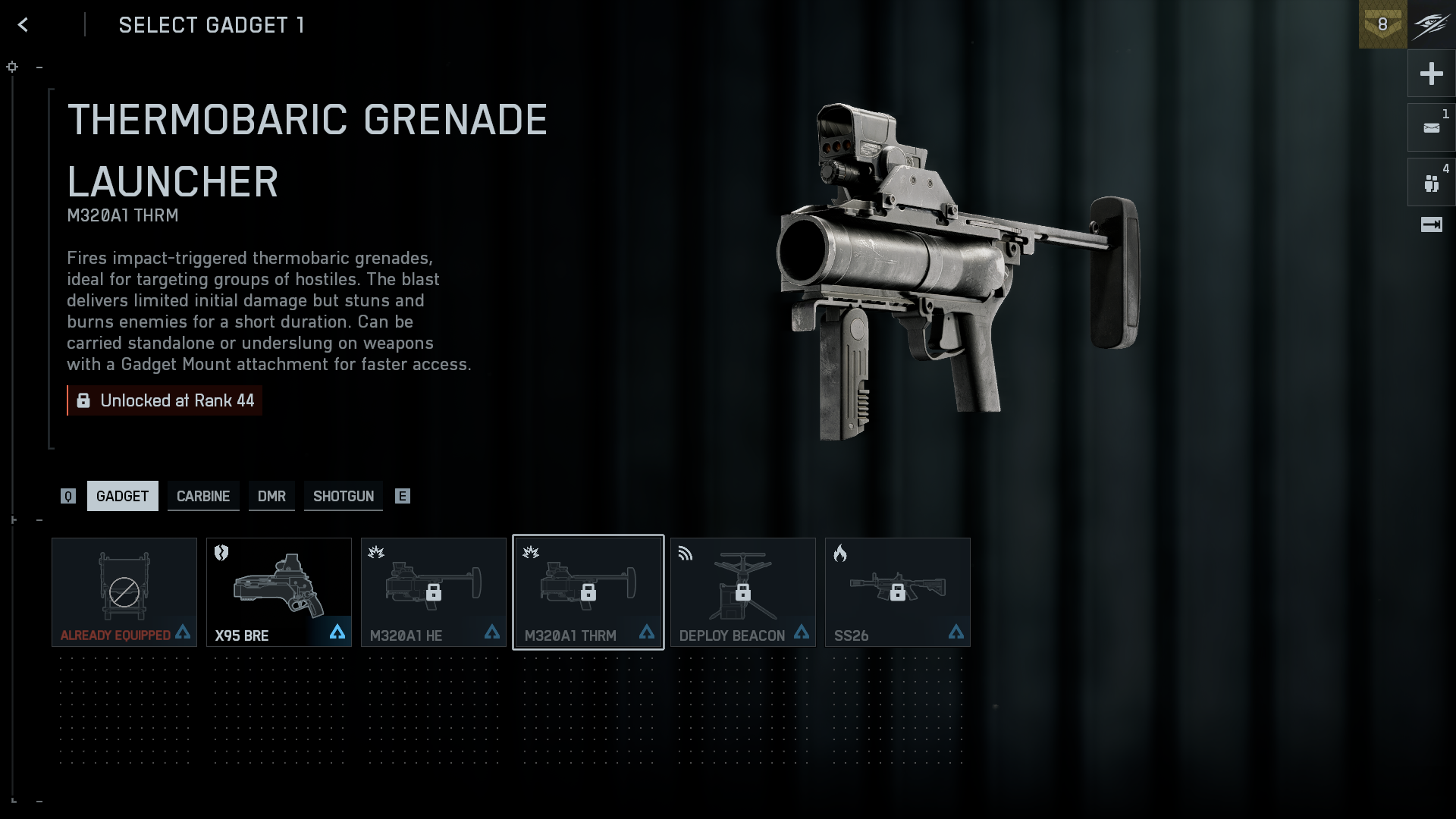This screenshot has height=819, width=1456.
Task: Select the Gadget tab
Action: click(x=123, y=496)
